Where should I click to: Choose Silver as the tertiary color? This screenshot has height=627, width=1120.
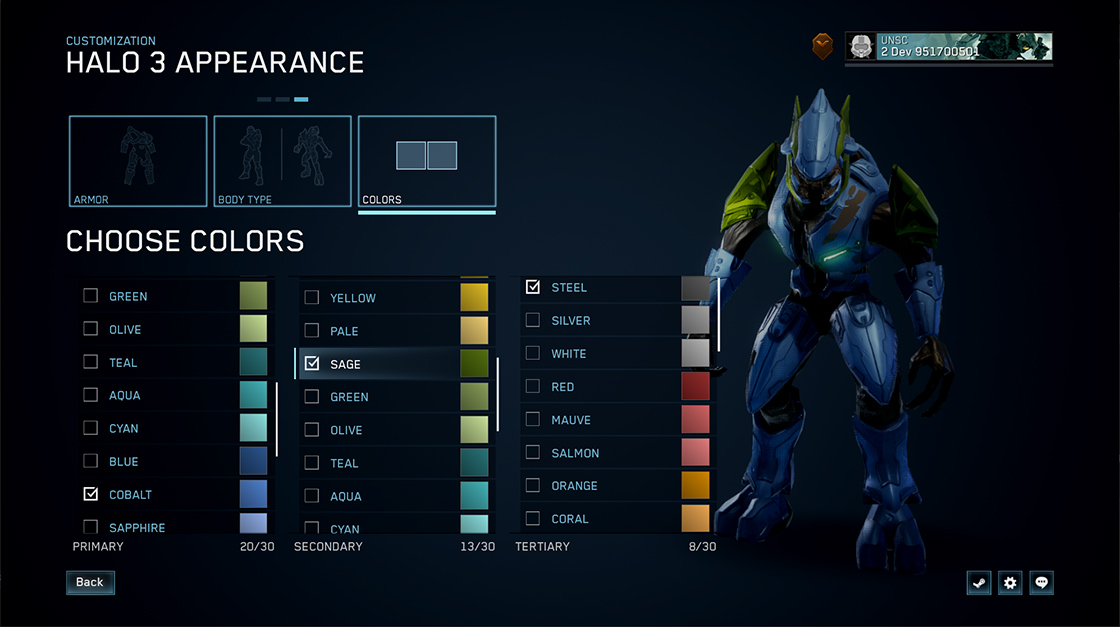[x=571, y=321]
